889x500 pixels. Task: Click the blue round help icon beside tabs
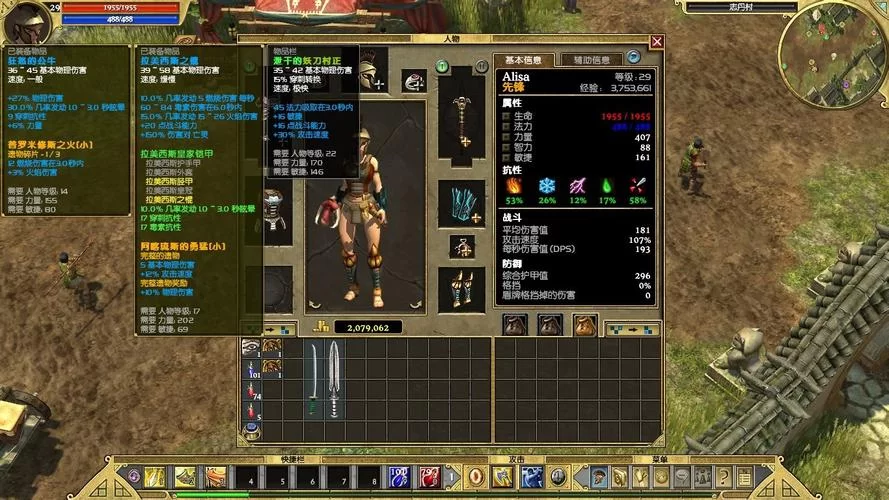click(x=633, y=58)
